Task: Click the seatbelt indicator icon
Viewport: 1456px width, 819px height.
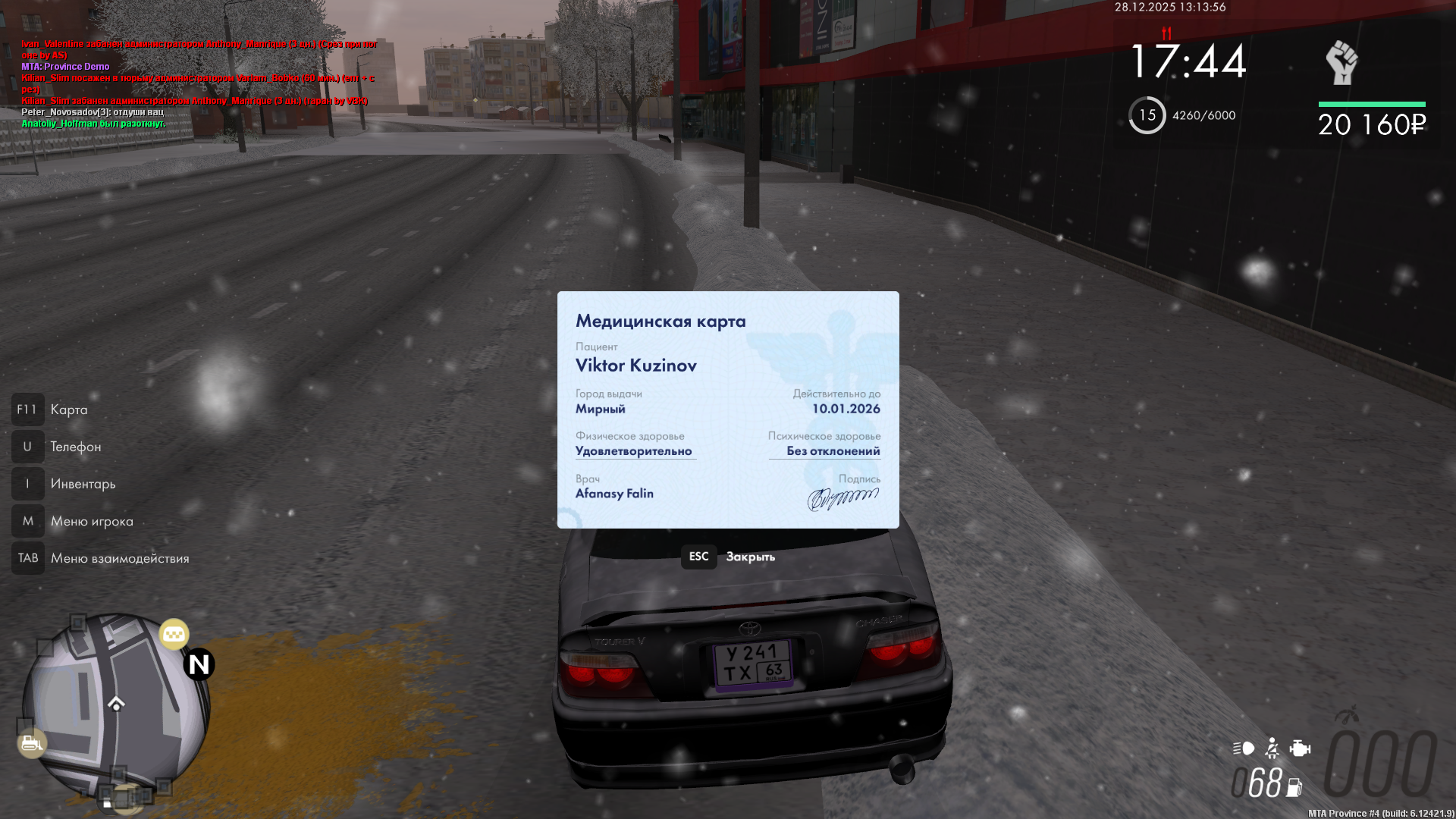Action: tap(1272, 748)
